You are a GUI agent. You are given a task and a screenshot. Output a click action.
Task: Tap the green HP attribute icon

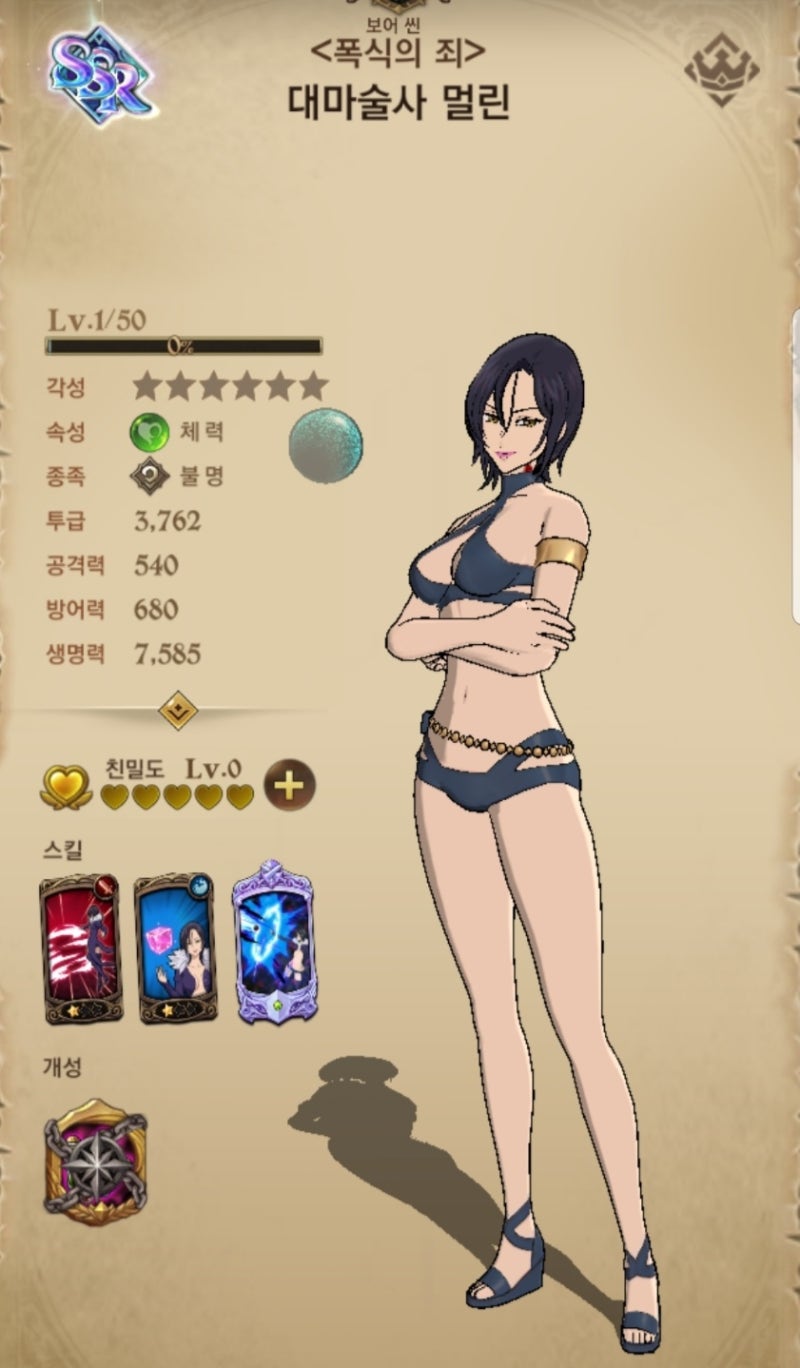[x=149, y=433]
